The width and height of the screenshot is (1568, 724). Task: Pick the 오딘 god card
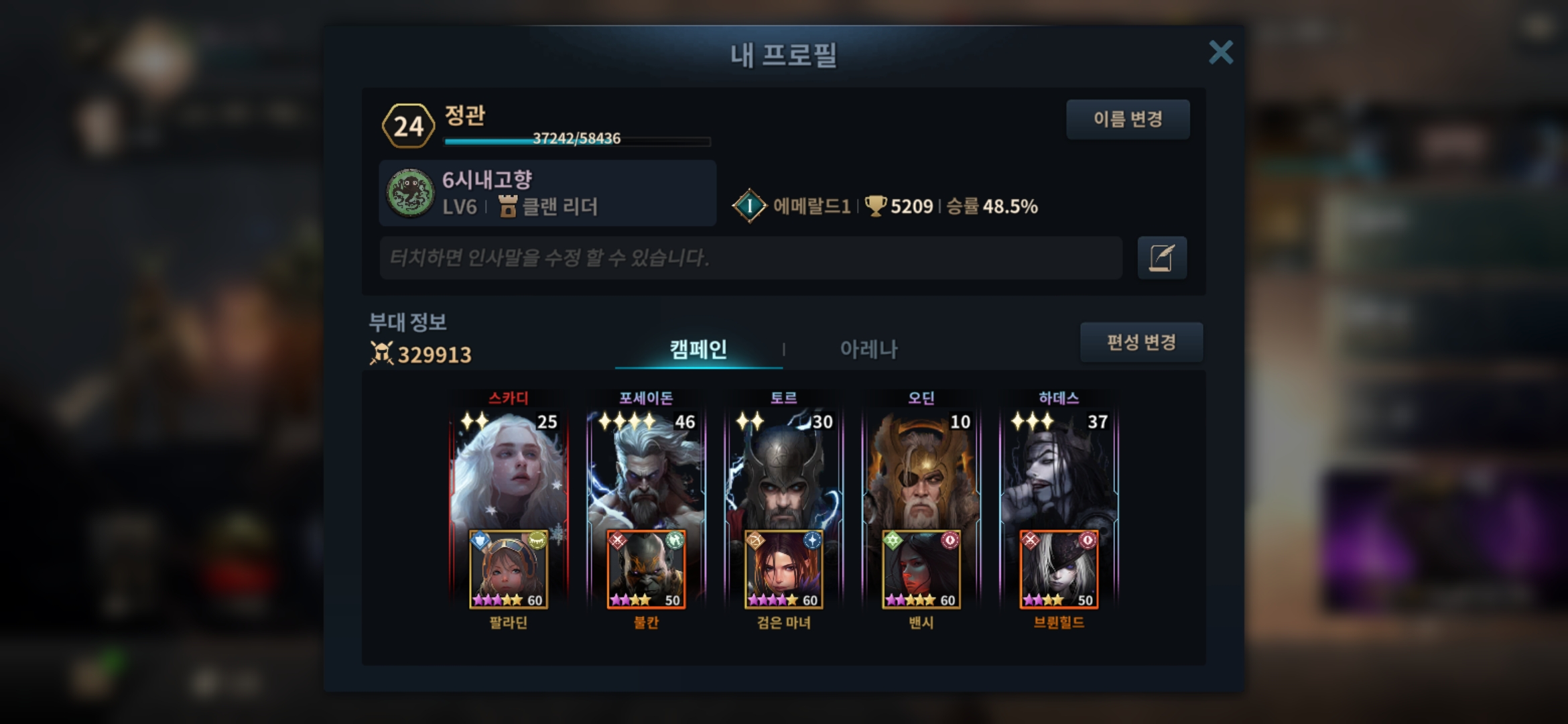921,469
